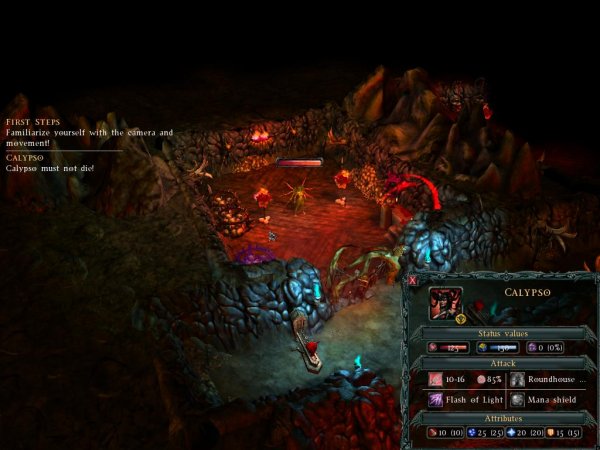The width and height of the screenshot is (600, 450).
Task: Click Calypso's portrait in the panel
Action: point(446,302)
